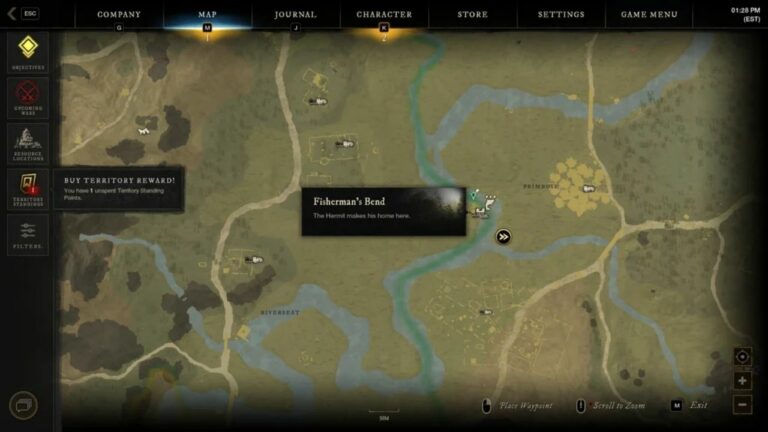
Task: Recenter the map on the player
Action: (x=742, y=356)
